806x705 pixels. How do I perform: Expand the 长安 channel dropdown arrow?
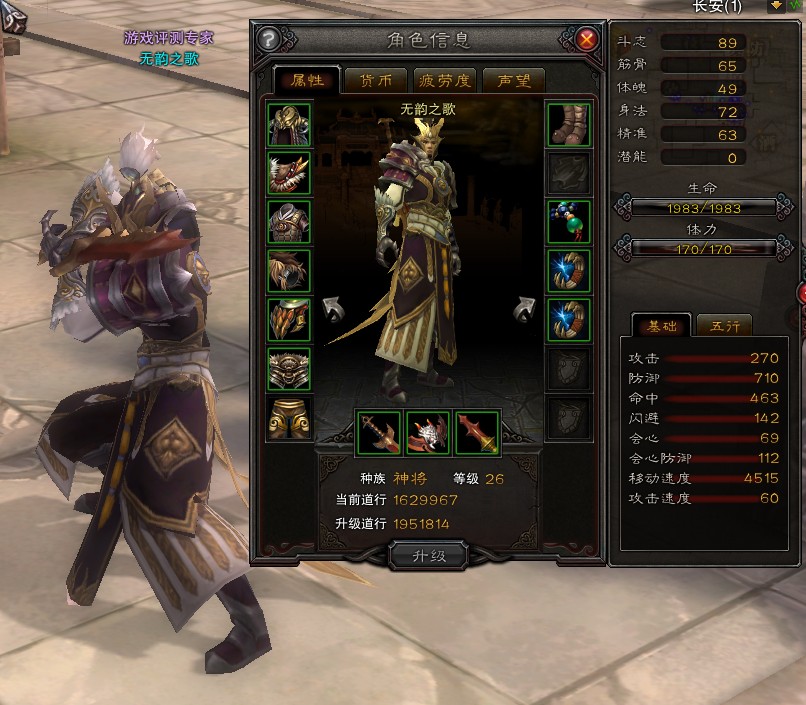[776, 6]
